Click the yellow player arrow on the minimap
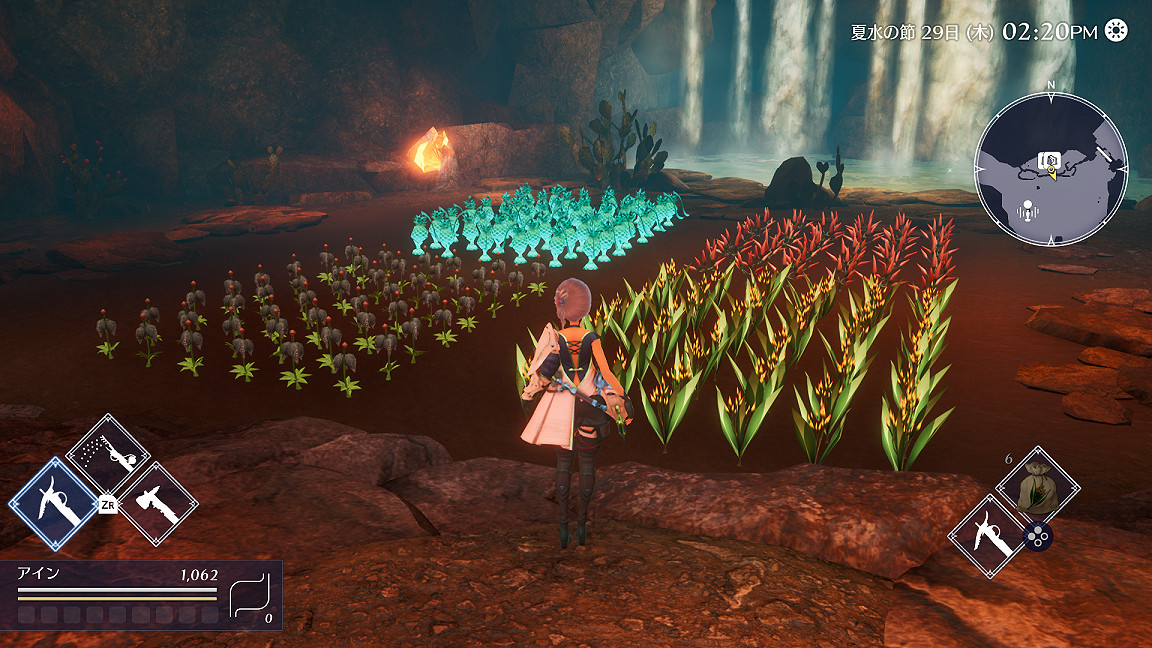This screenshot has height=648, width=1152. (1051, 173)
